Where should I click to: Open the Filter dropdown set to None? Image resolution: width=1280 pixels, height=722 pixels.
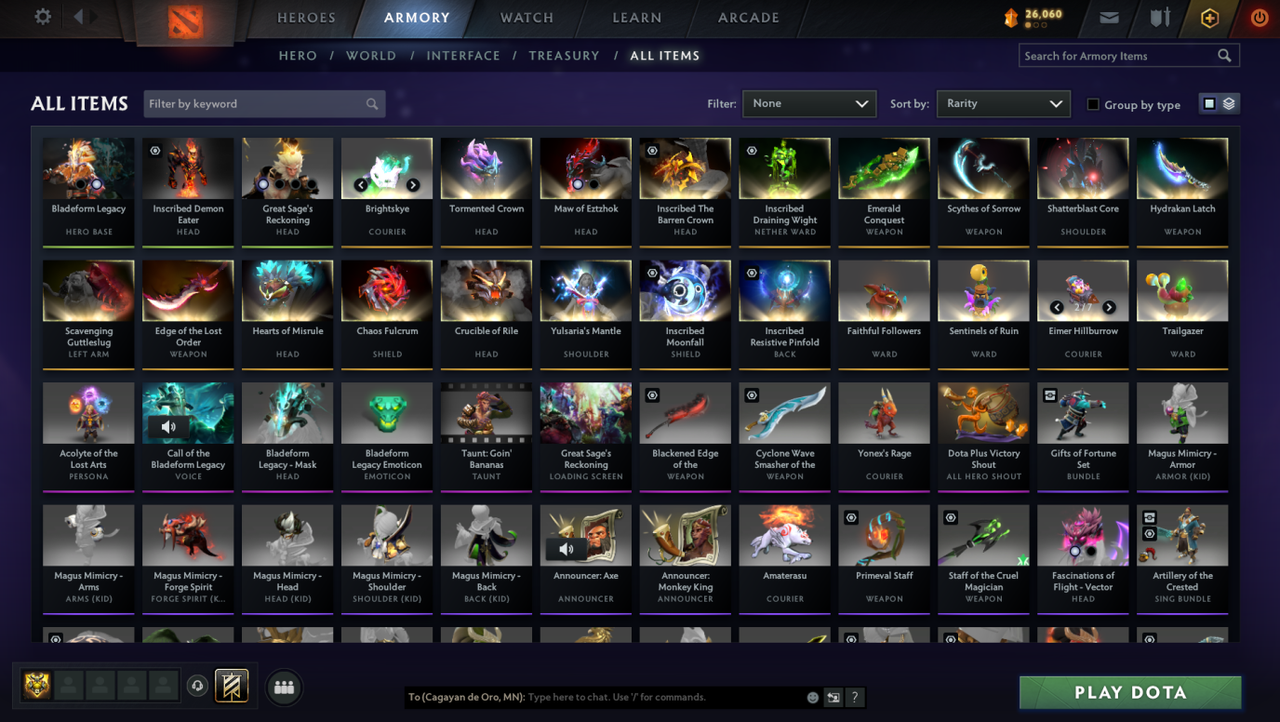tap(809, 103)
